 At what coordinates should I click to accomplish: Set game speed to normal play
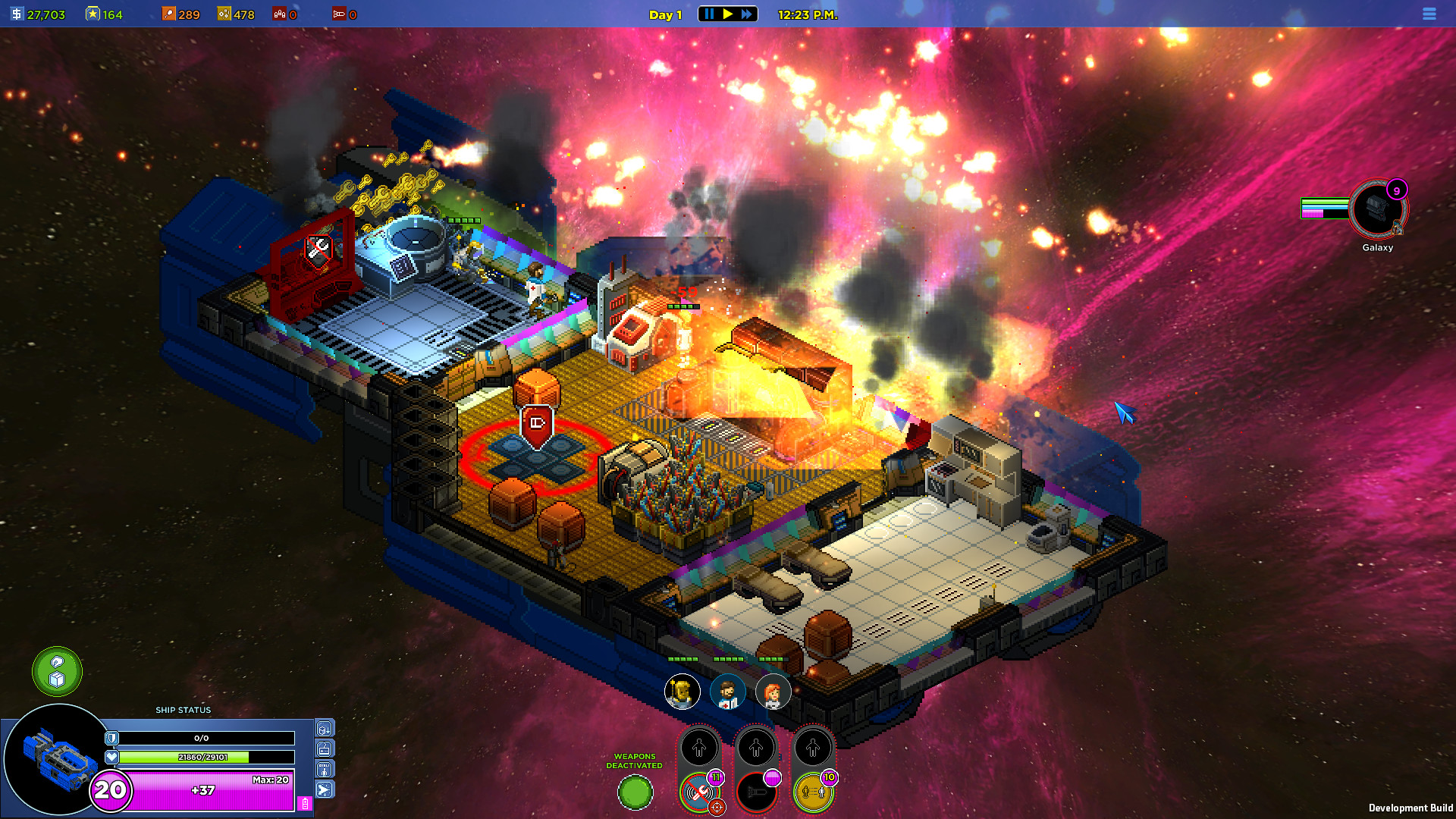pos(728,14)
